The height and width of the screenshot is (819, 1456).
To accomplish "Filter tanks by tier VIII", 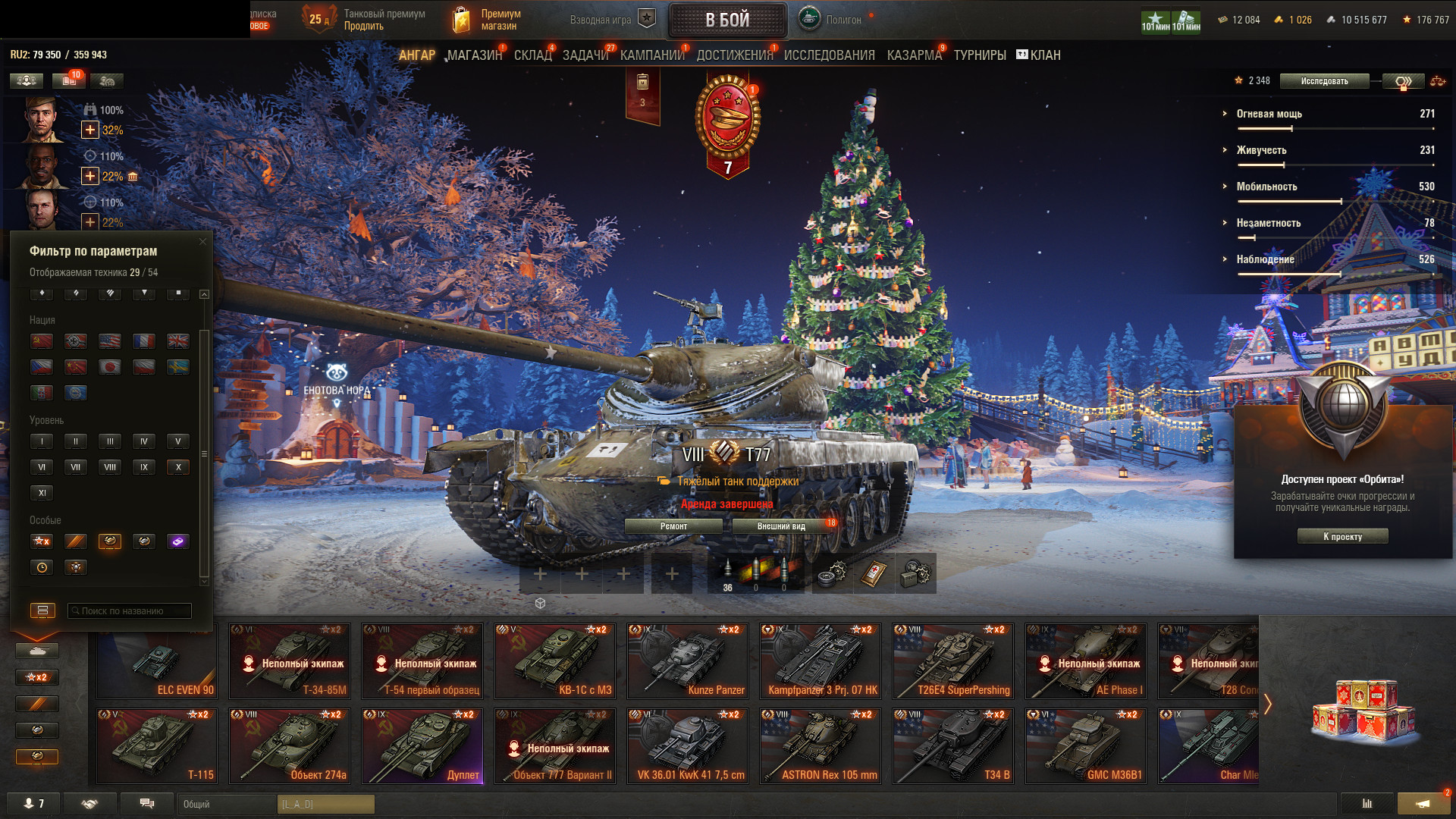I will [110, 467].
